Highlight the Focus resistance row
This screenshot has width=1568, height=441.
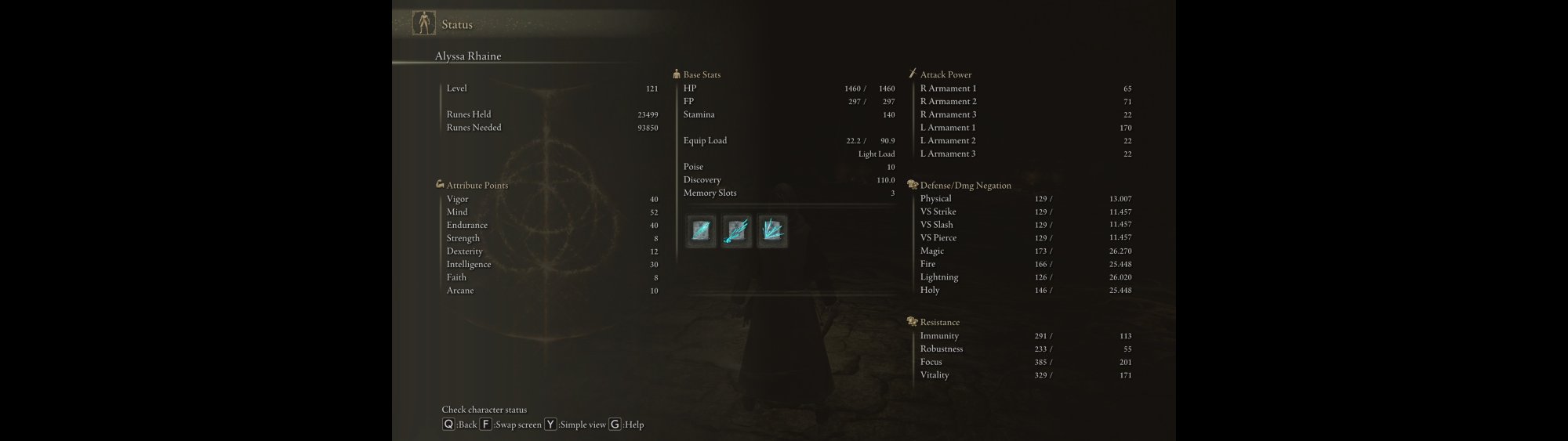[x=1025, y=362]
